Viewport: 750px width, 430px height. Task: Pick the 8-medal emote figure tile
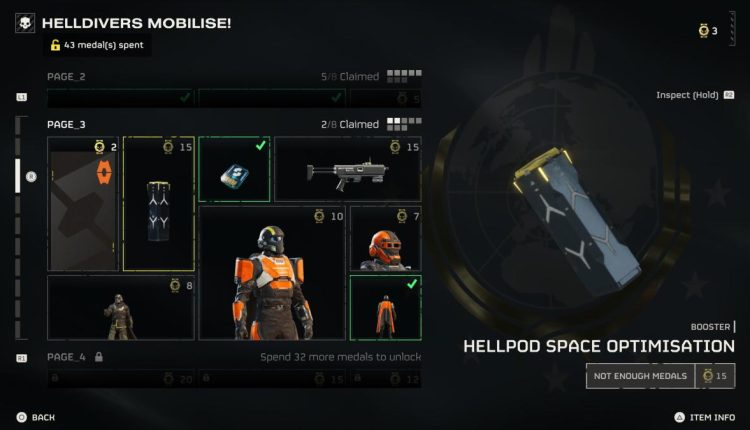click(121, 308)
